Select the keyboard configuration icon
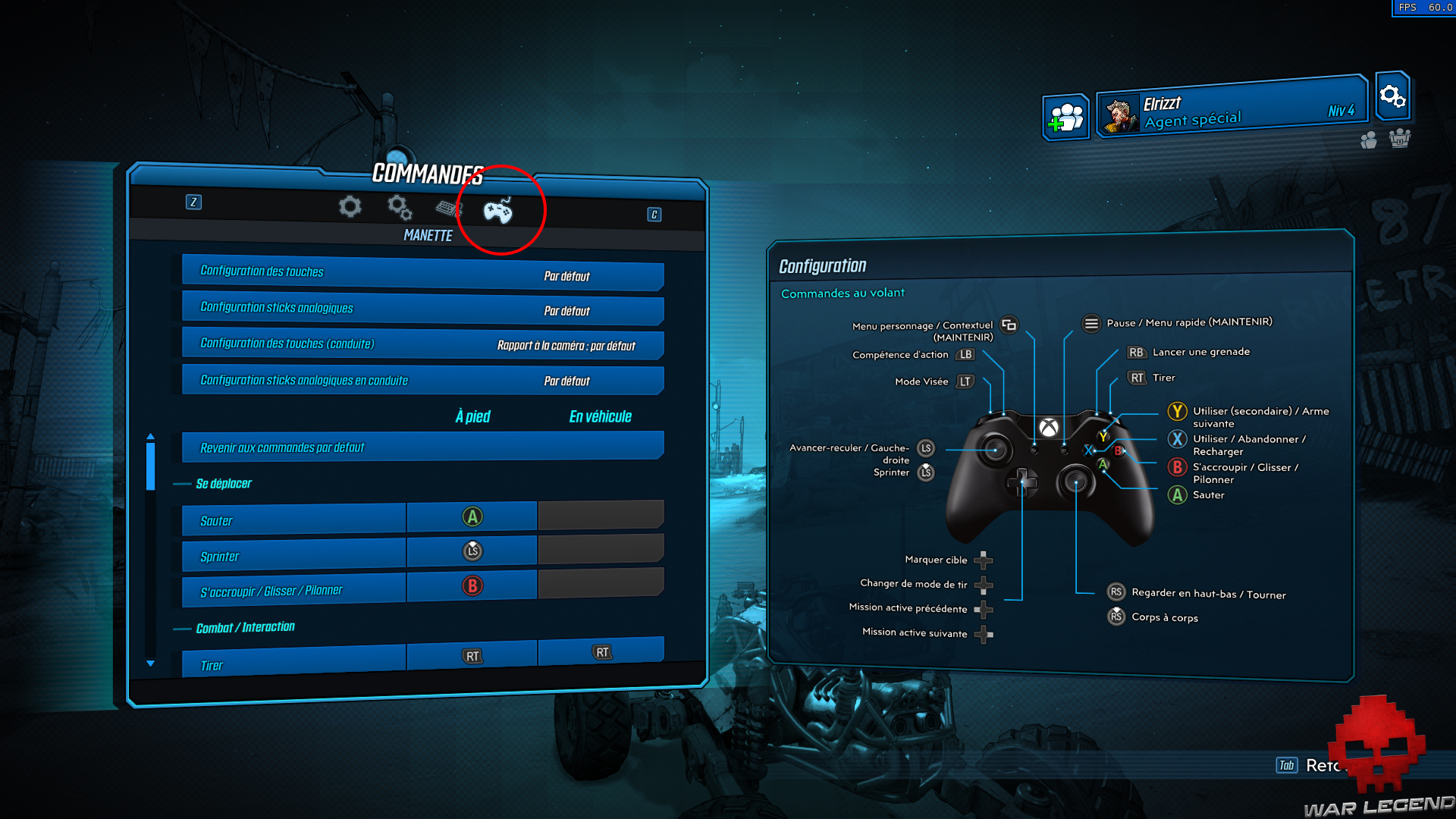This screenshot has height=819, width=1456. (448, 208)
